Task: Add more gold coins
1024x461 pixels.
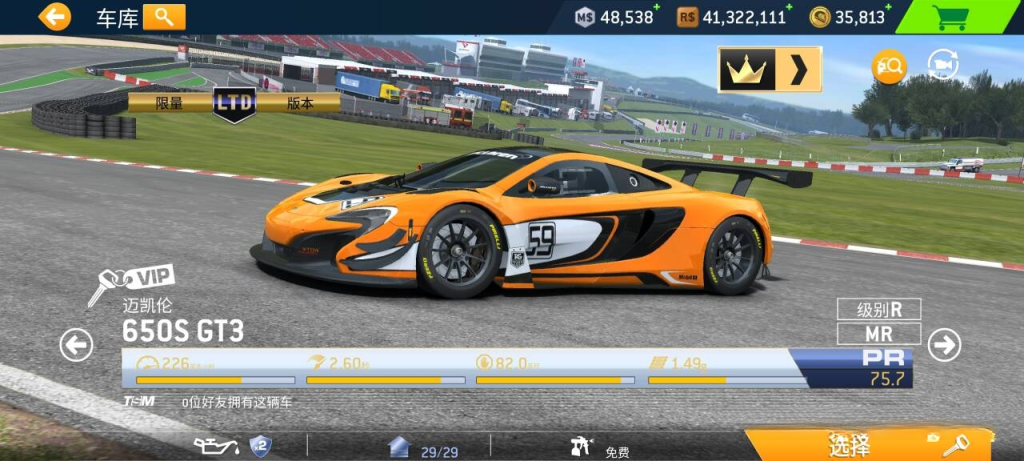Action: (889, 8)
